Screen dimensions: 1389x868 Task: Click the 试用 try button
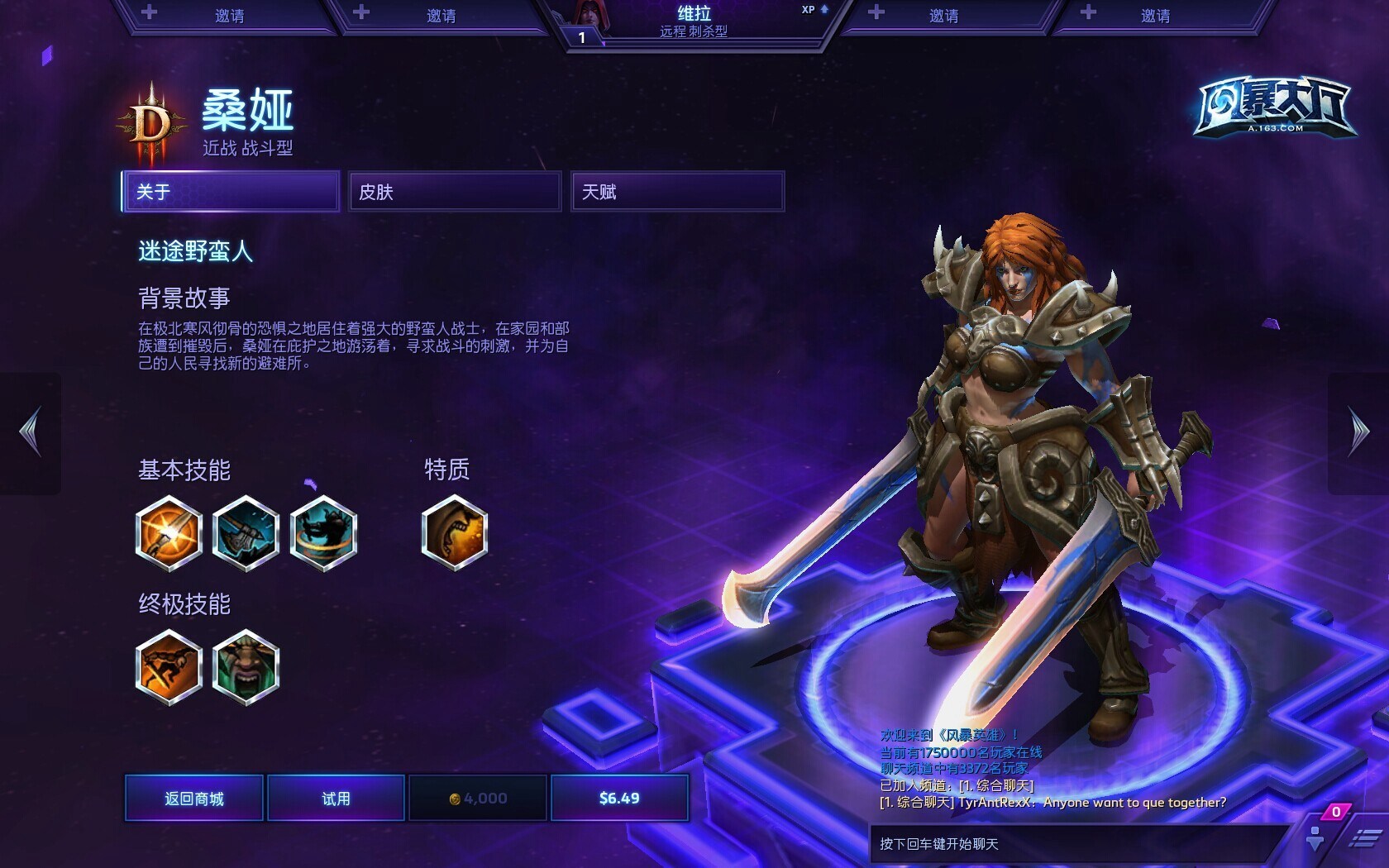click(336, 798)
